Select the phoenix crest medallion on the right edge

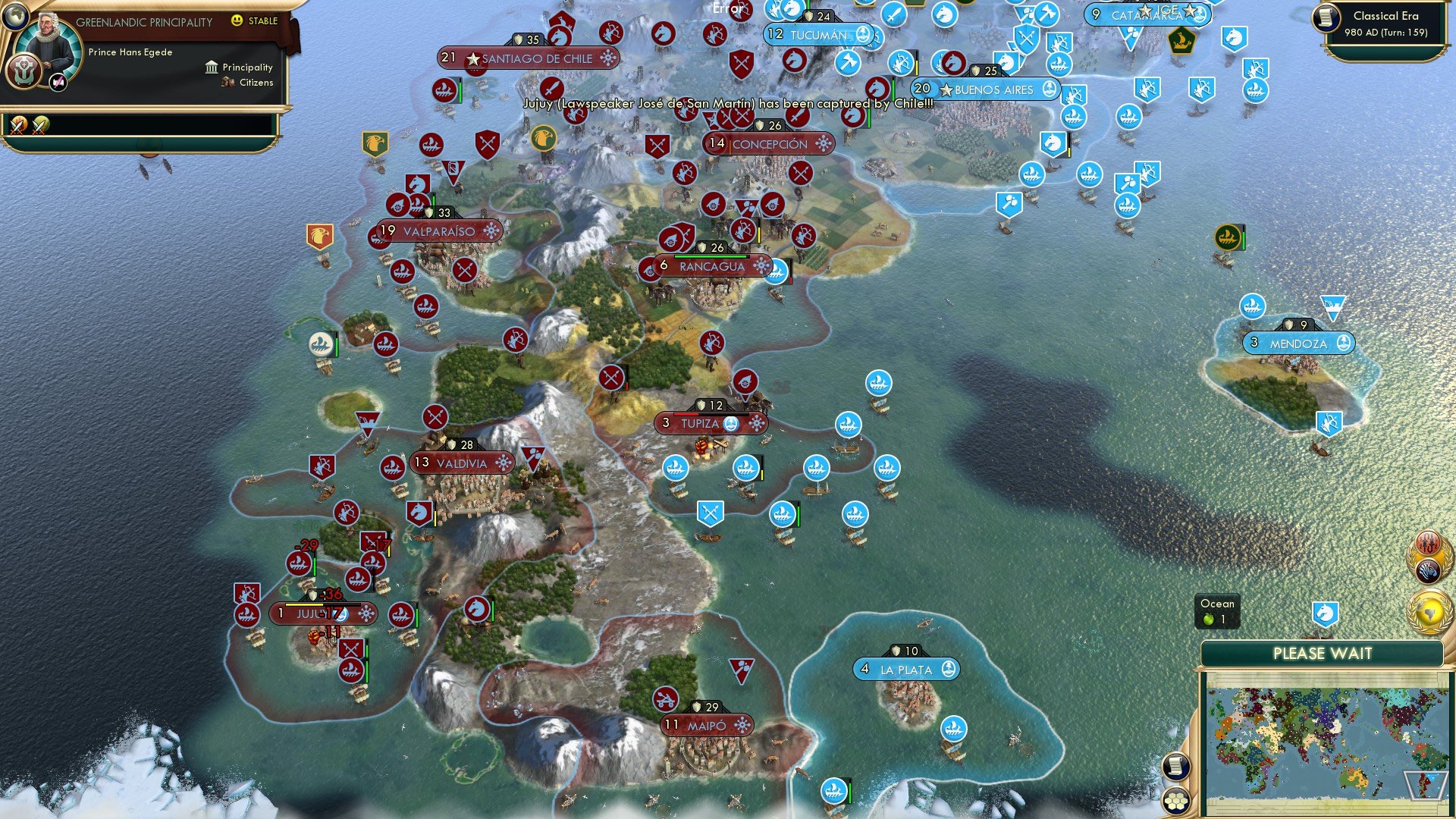coord(1429,543)
